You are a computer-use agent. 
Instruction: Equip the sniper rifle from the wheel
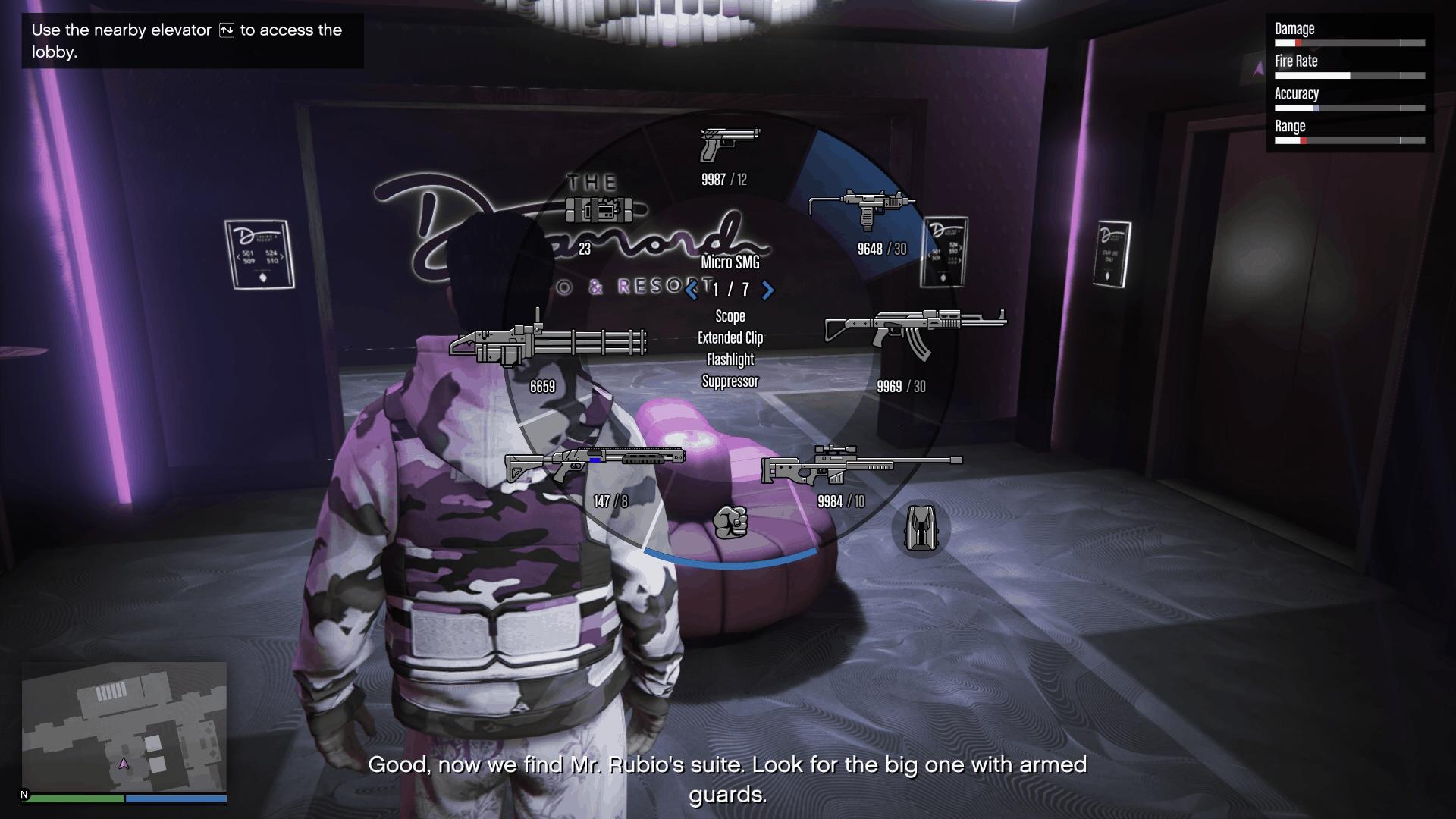[861, 464]
